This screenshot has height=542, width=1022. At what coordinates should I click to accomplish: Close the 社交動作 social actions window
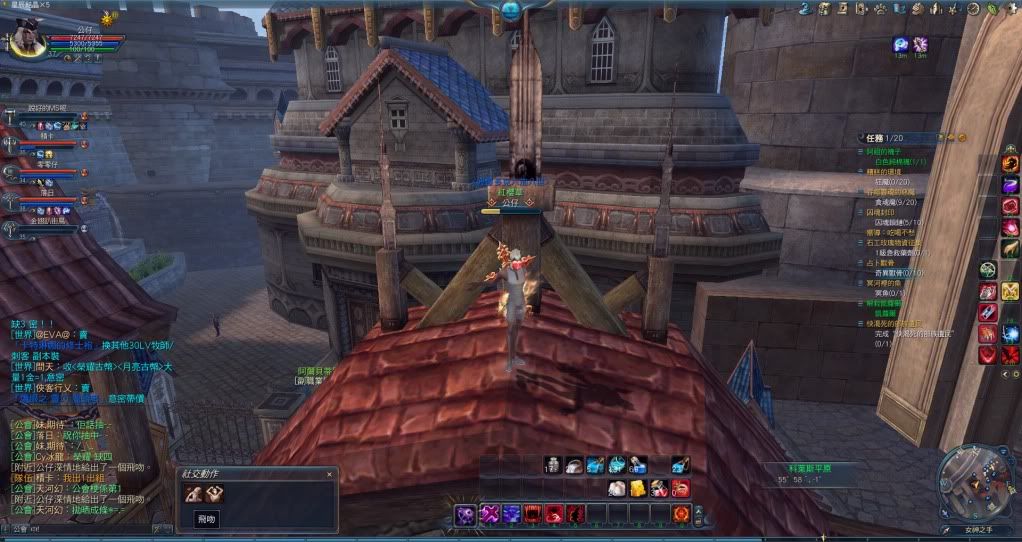329,473
